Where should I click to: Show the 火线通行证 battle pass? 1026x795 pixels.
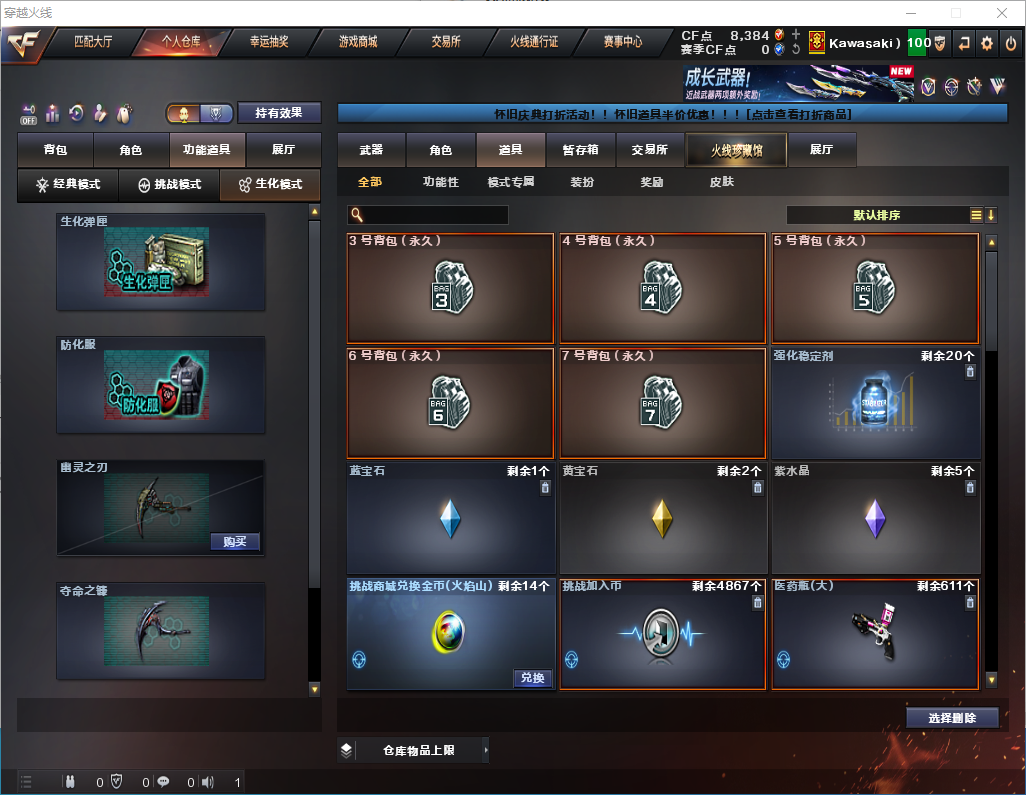pos(534,42)
